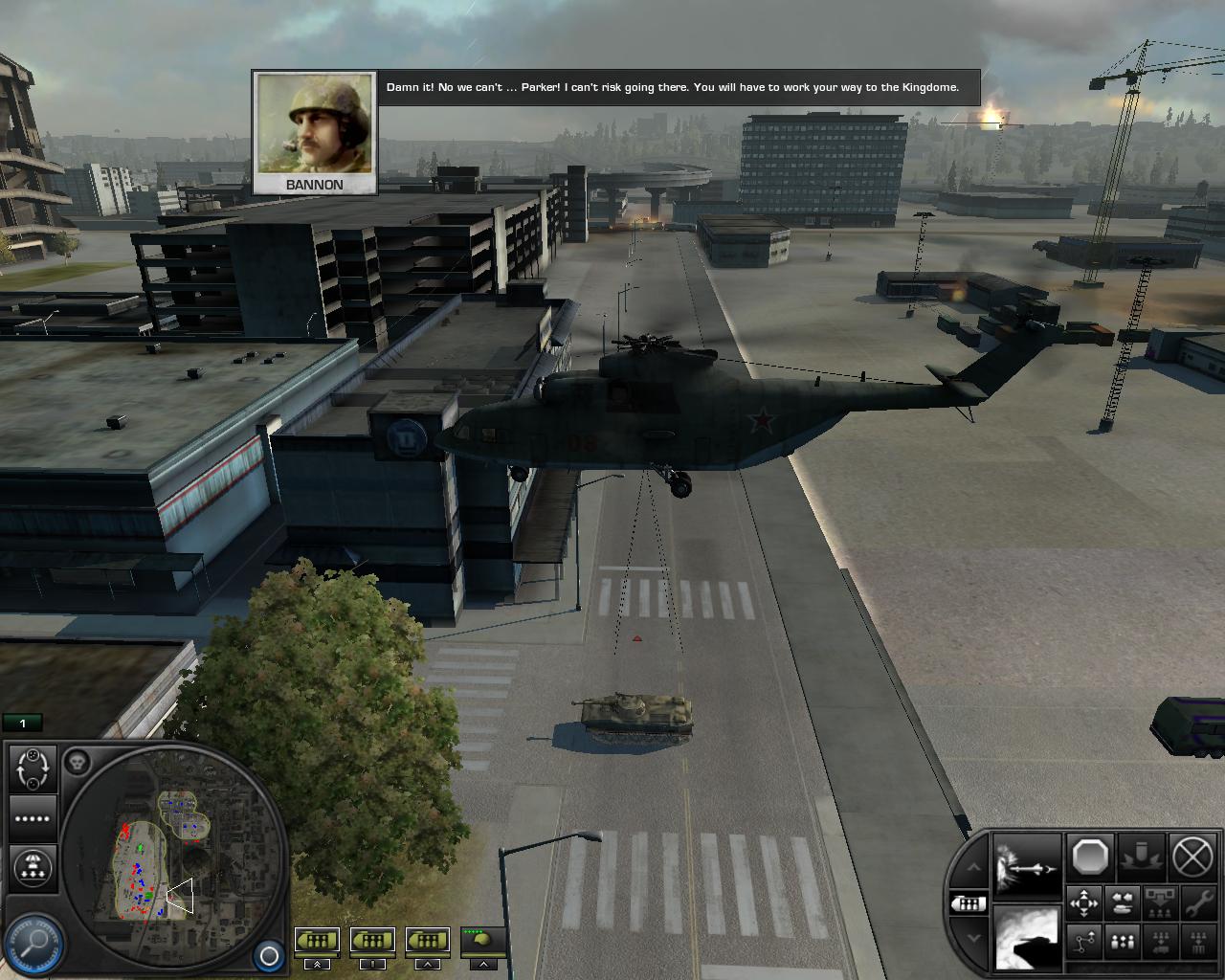The height and width of the screenshot is (980, 1225).
Task: Order the tank to reverse
Action: (x=1121, y=902)
